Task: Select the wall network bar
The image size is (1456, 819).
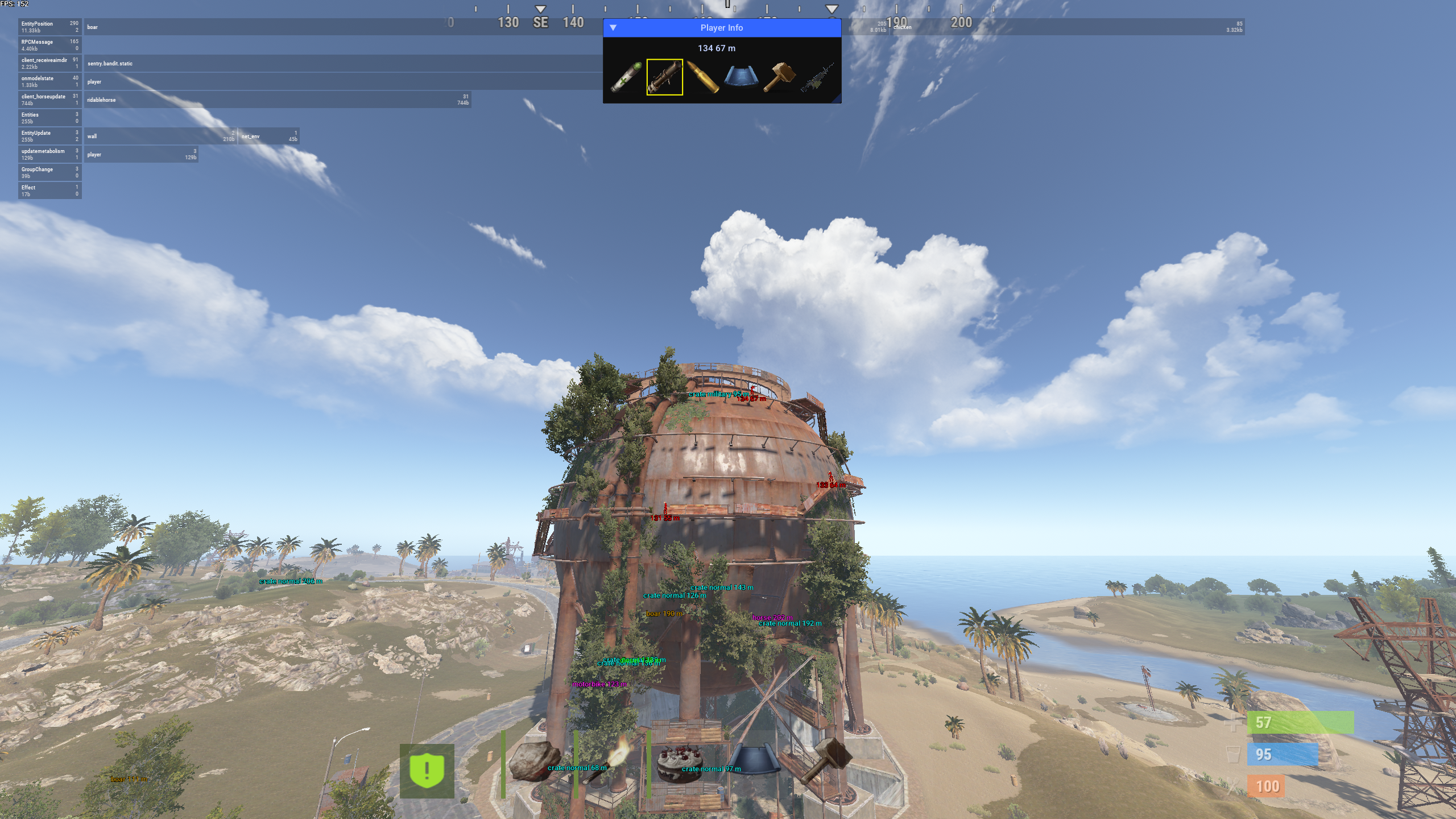Action: pyautogui.click(x=159, y=136)
